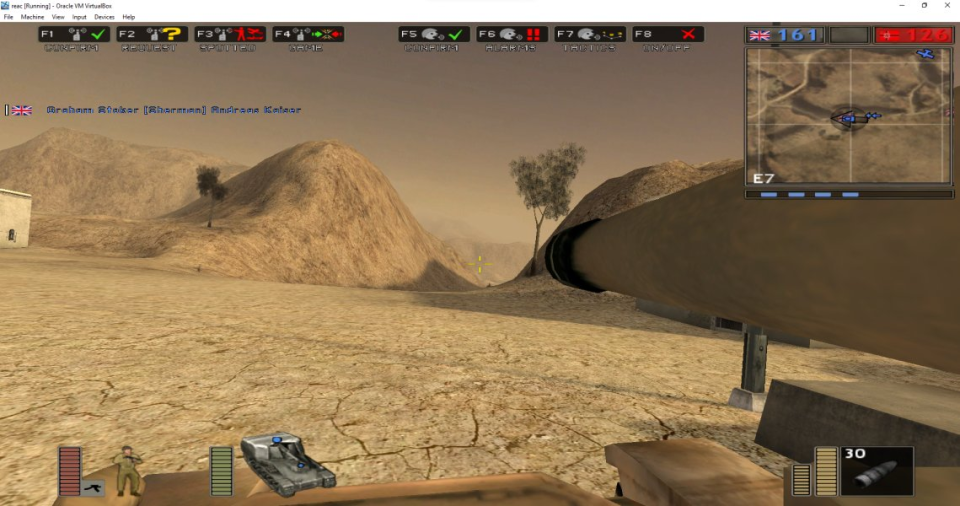Click the blue plane marker on minimap
The width and height of the screenshot is (960, 506).
pyautogui.click(x=925, y=54)
